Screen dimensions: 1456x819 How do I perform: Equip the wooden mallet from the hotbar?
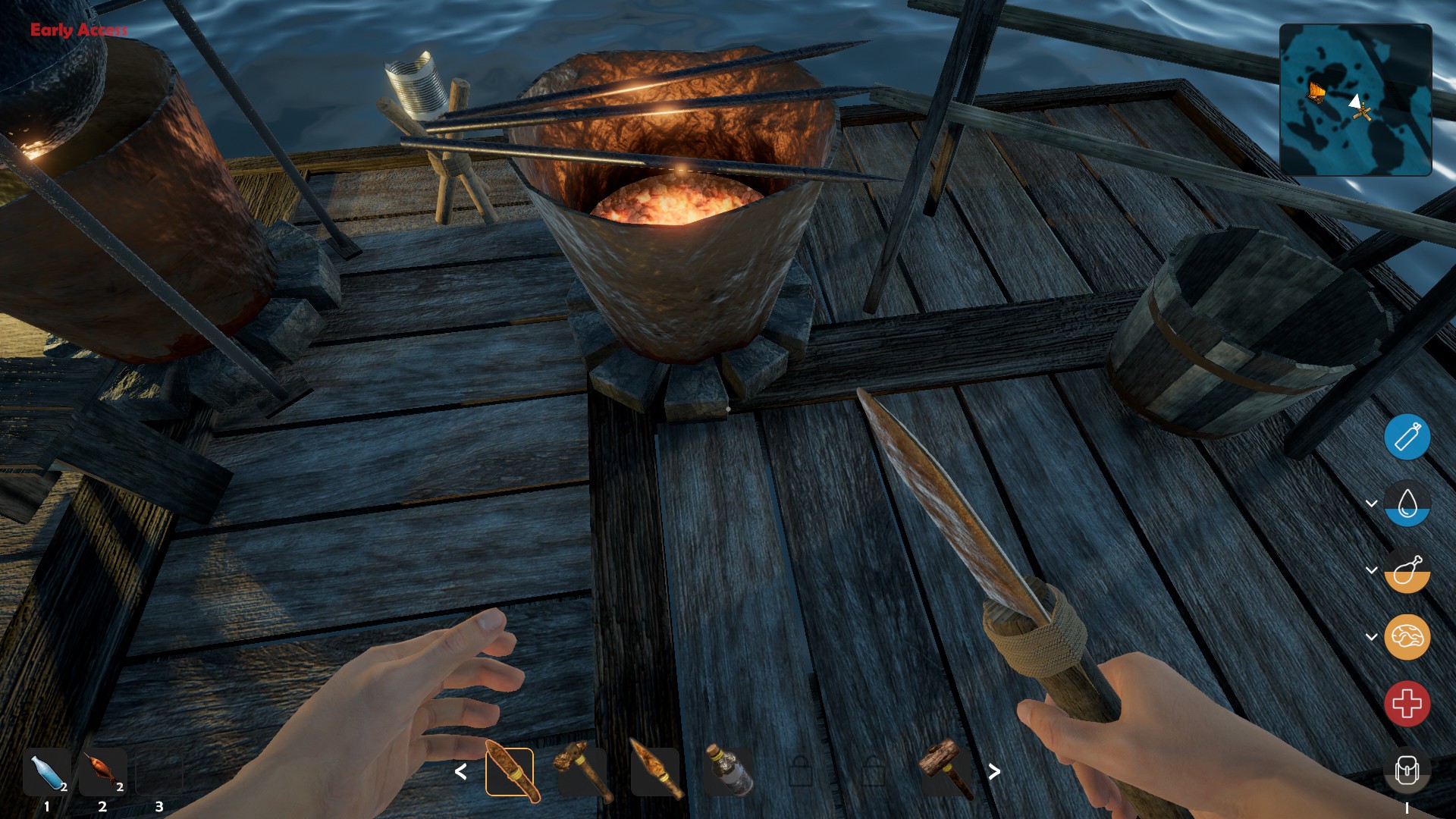tap(946, 770)
